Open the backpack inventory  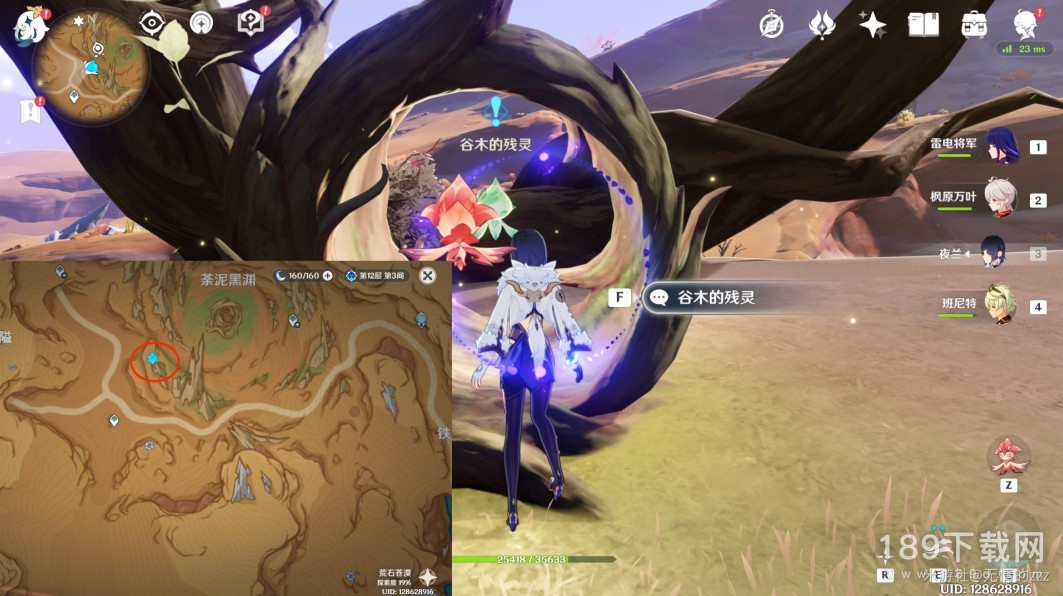coord(974,25)
